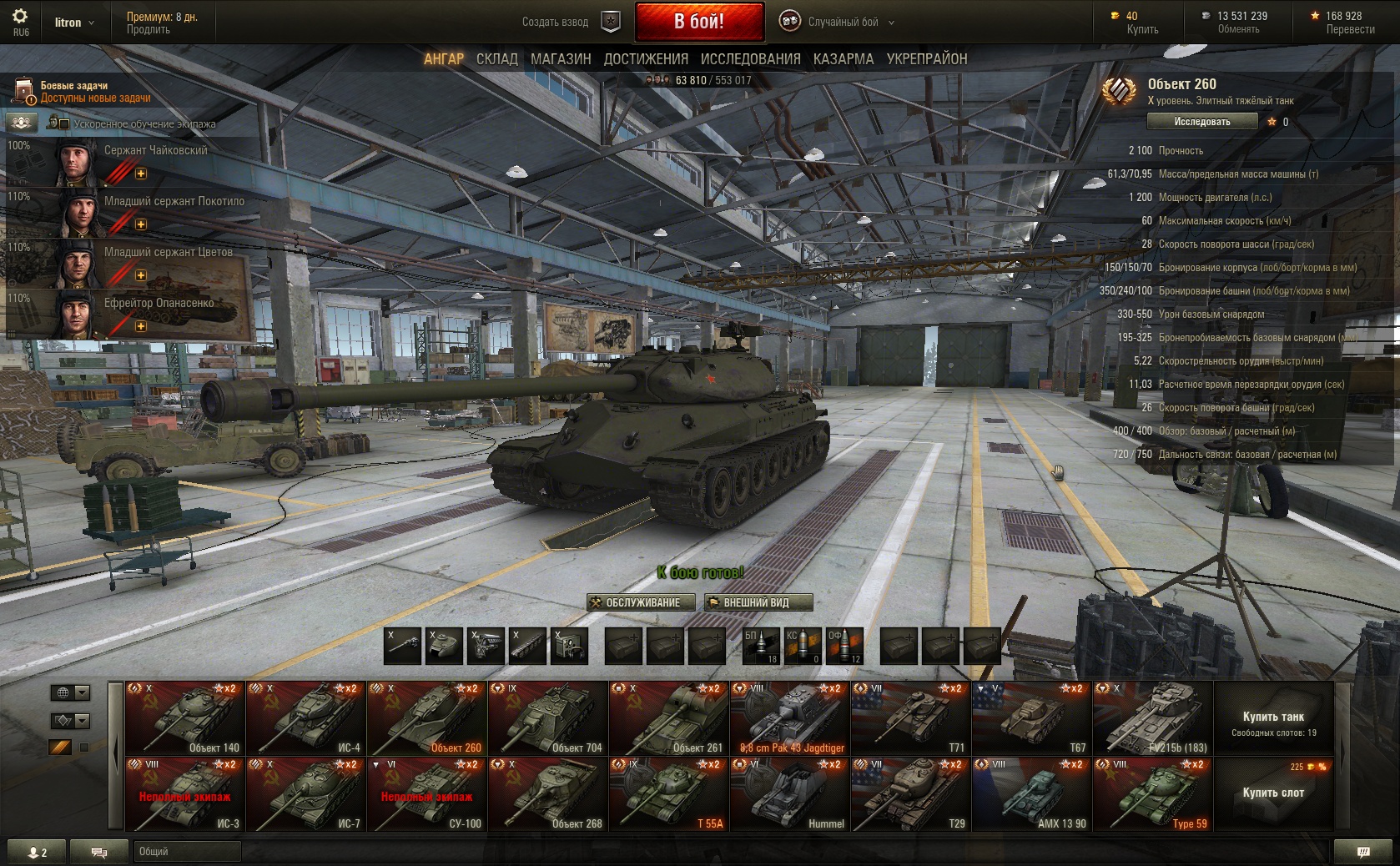The height and width of the screenshot is (866, 1400).
Task: Open the ВНЕШНИЙ ВИД customization button
Action: click(x=758, y=602)
